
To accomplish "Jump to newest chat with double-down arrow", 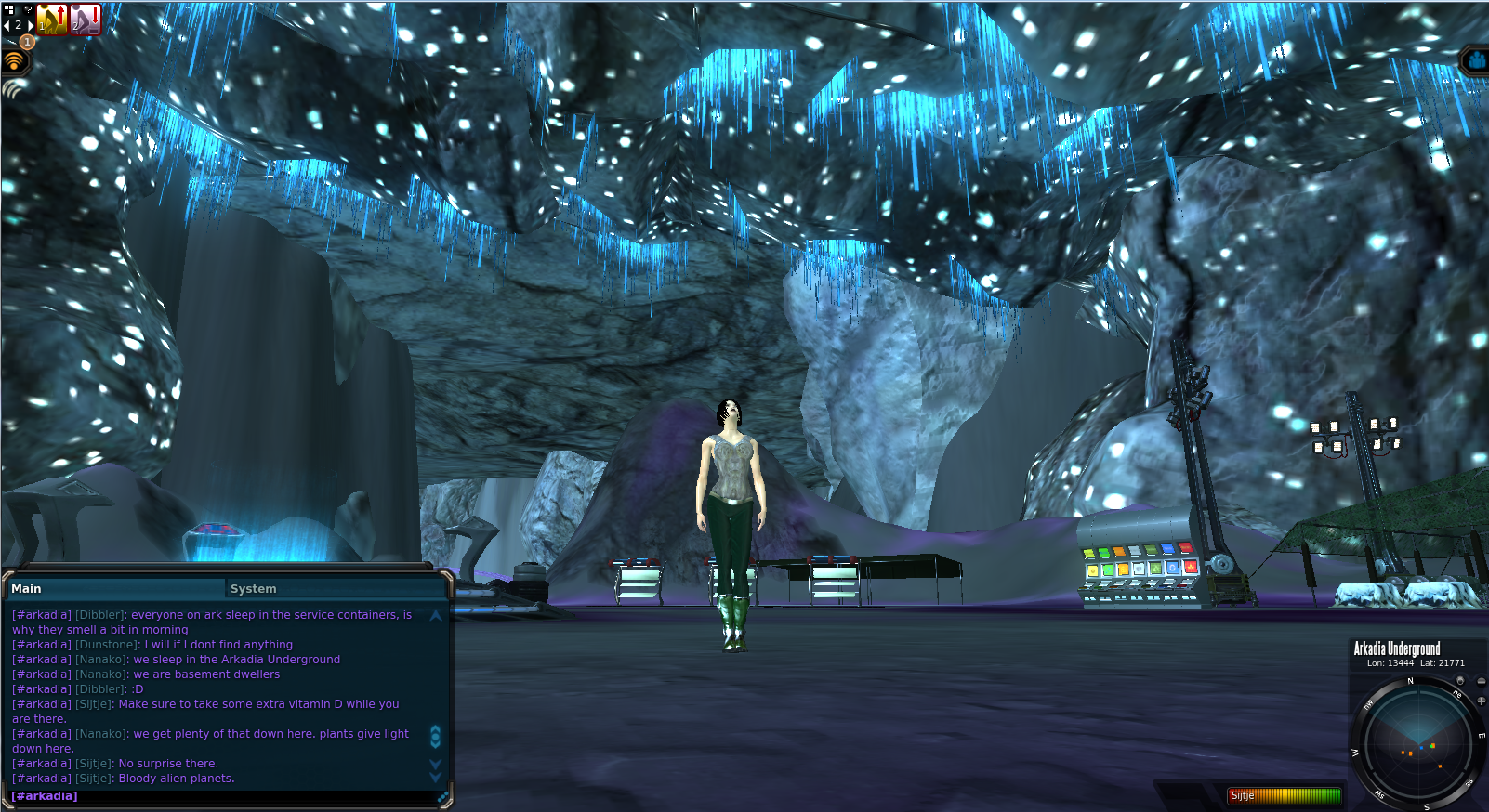I will point(435,770).
